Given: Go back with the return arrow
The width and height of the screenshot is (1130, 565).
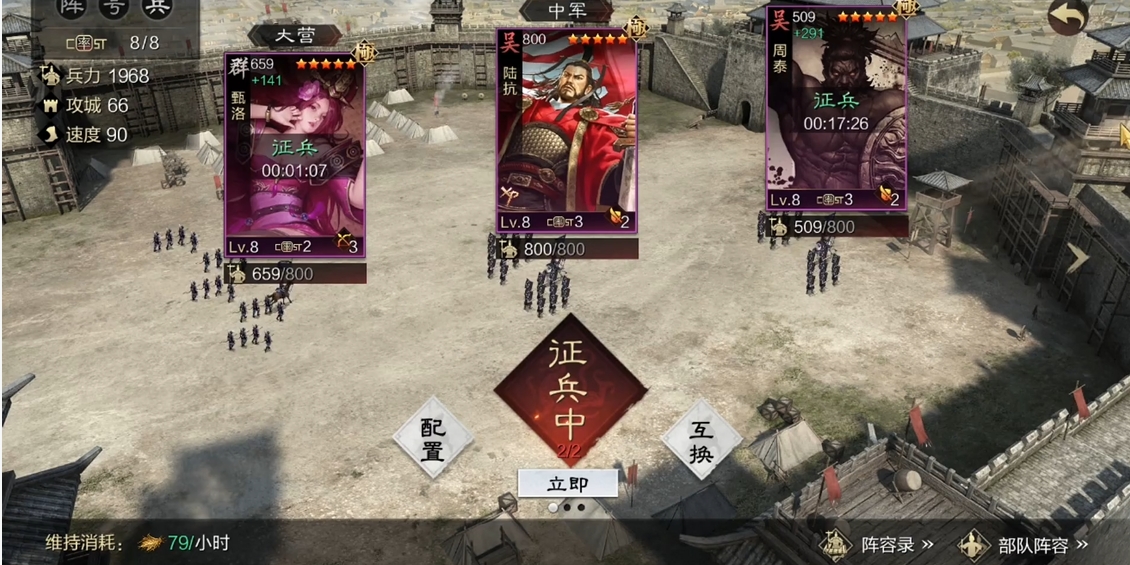Looking at the screenshot, I should (x=1069, y=17).
